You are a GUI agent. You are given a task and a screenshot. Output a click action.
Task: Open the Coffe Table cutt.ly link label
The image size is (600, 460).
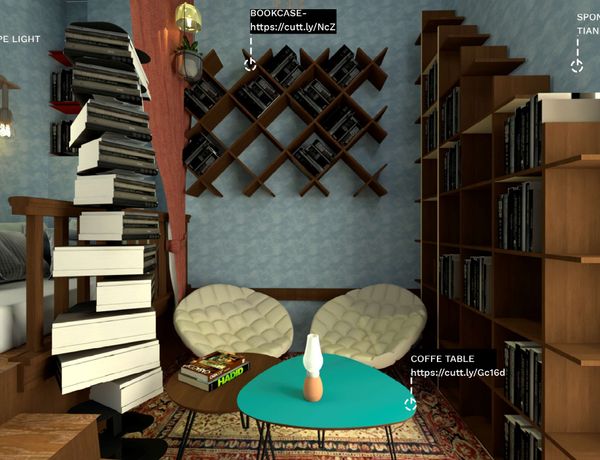pyautogui.click(x=458, y=372)
